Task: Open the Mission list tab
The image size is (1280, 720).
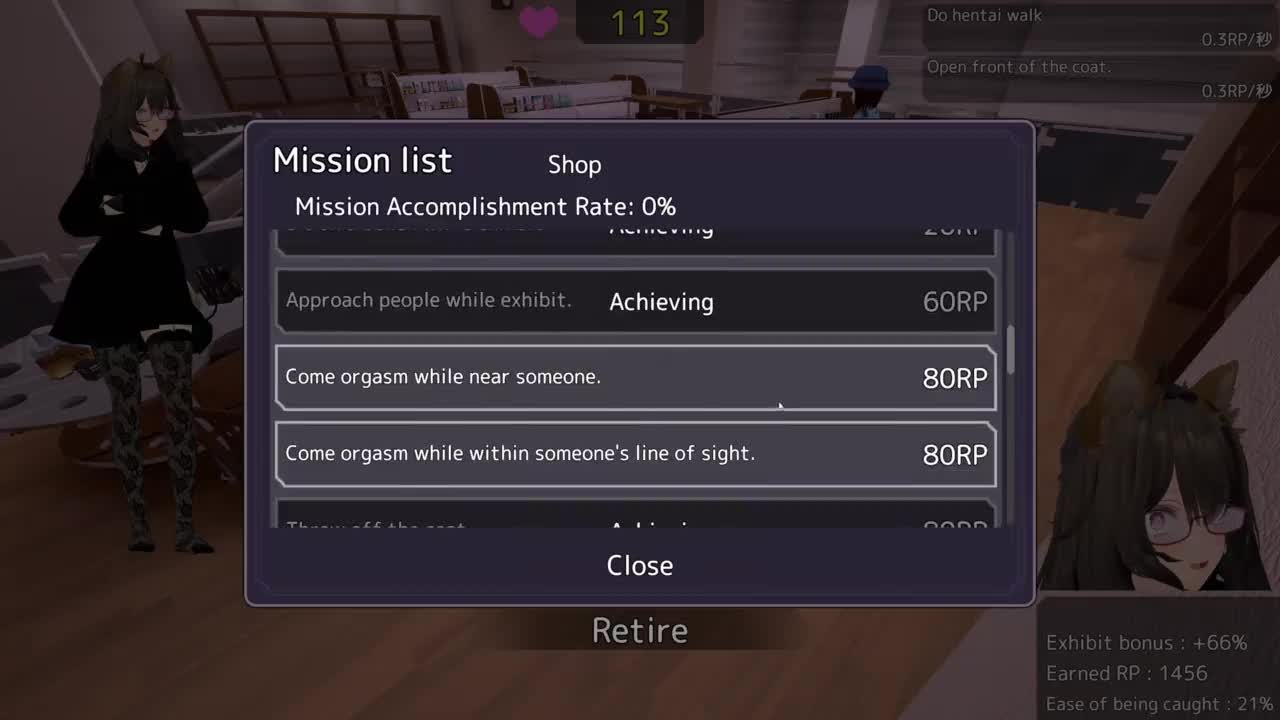Action: (x=362, y=161)
